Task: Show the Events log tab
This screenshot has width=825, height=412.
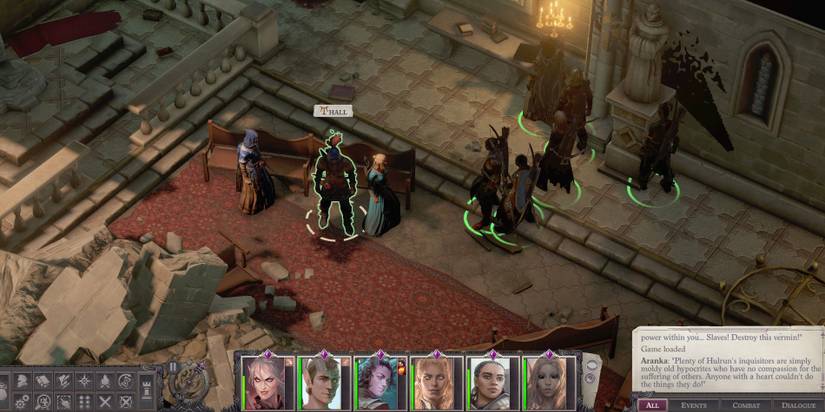Action: (x=693, y=405)
